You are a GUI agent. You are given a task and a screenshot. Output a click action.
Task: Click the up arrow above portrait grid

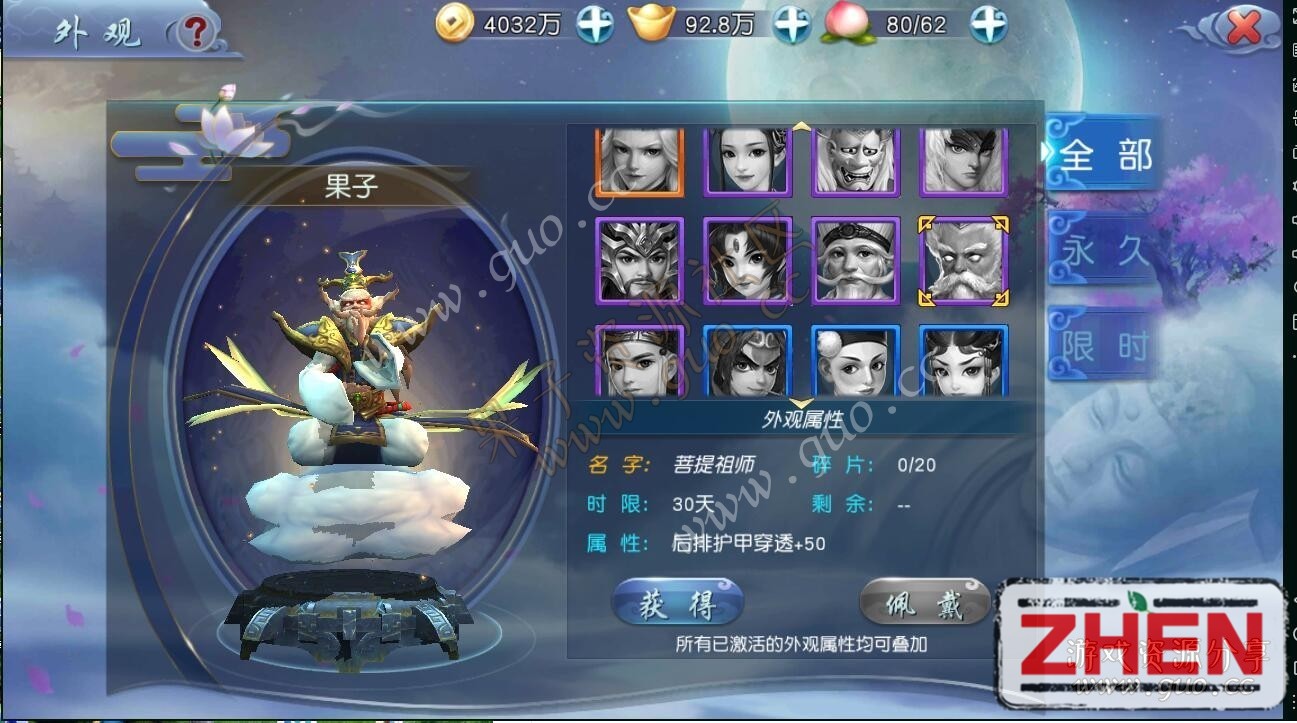[801, 127]
